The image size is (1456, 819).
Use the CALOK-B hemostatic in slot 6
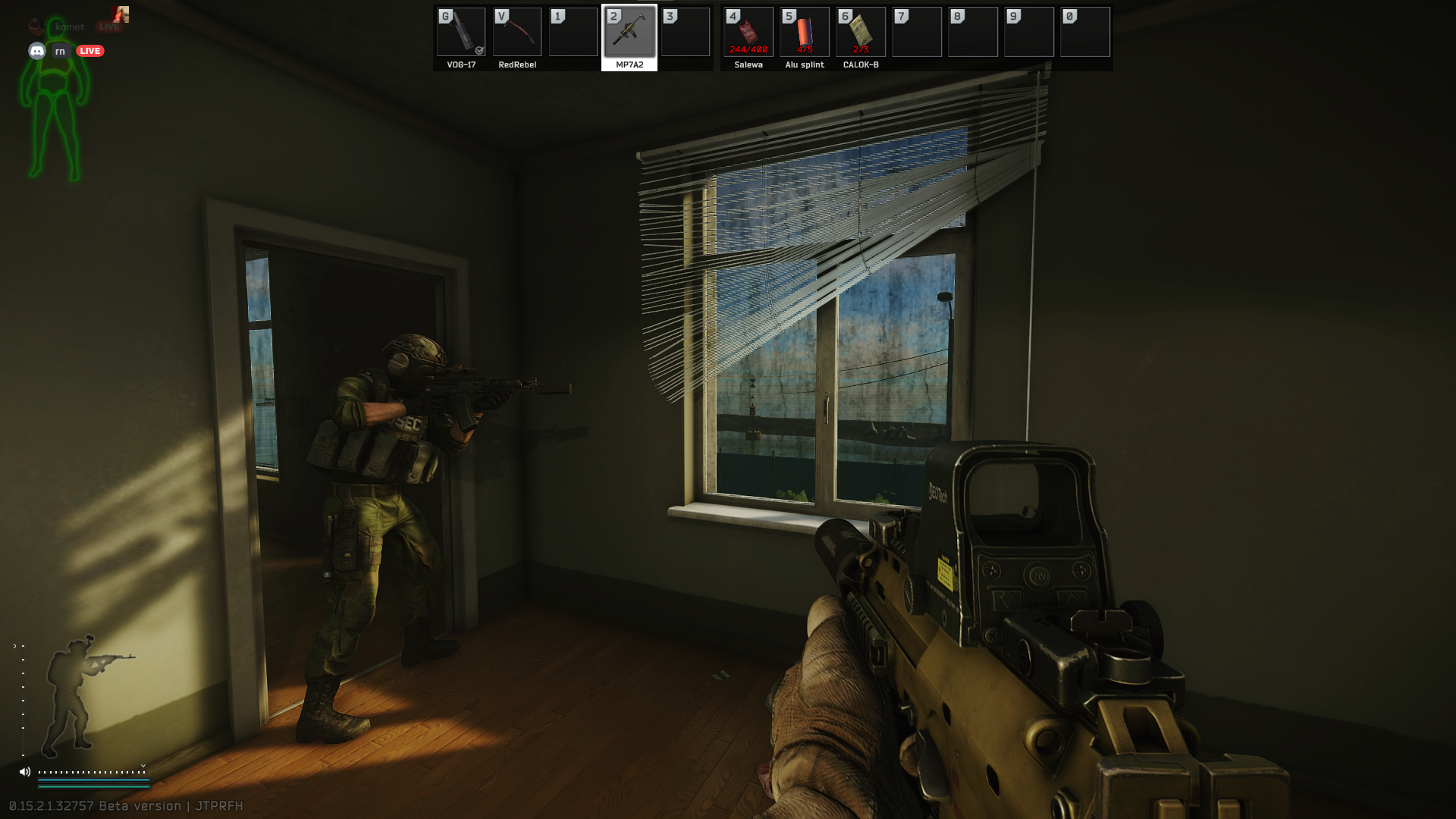(860, 32)
